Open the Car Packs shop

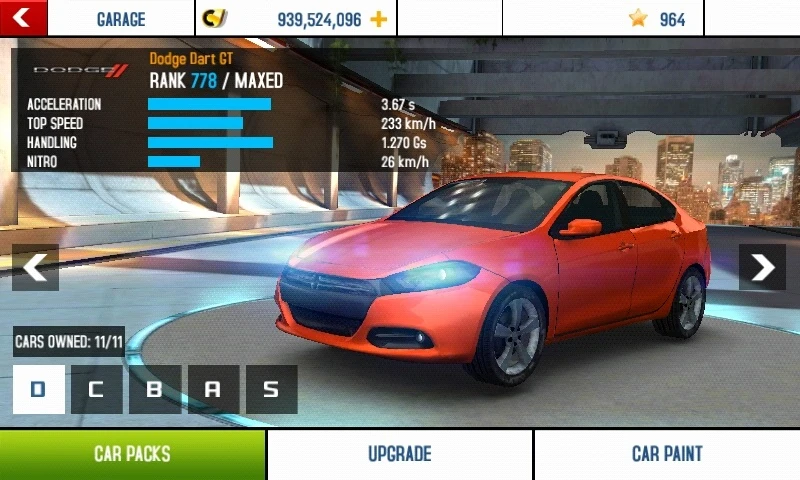coord(132,454)
